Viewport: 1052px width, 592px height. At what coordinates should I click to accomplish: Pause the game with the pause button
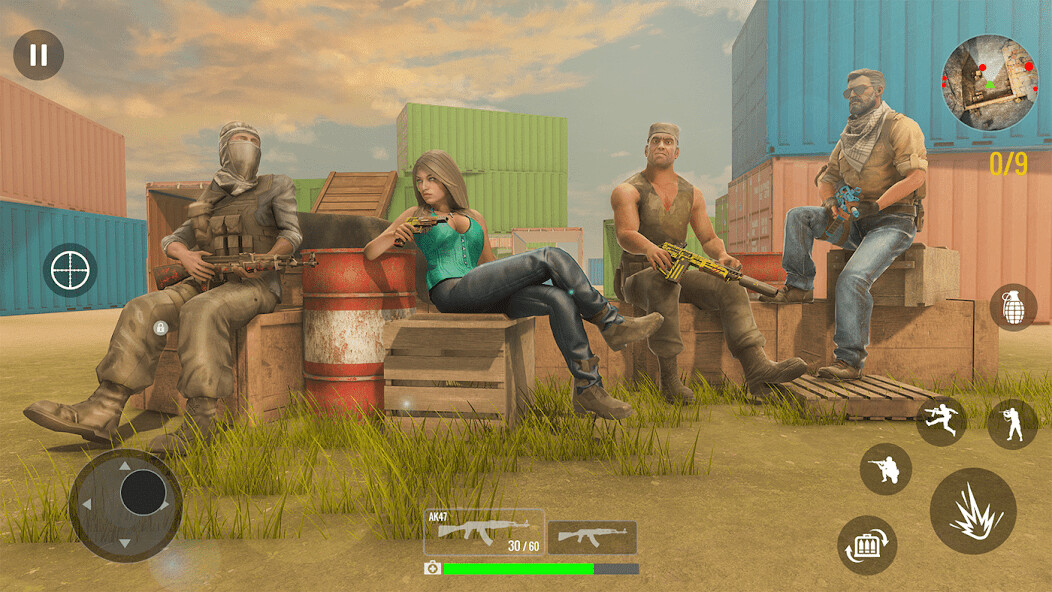coord(38,55)
